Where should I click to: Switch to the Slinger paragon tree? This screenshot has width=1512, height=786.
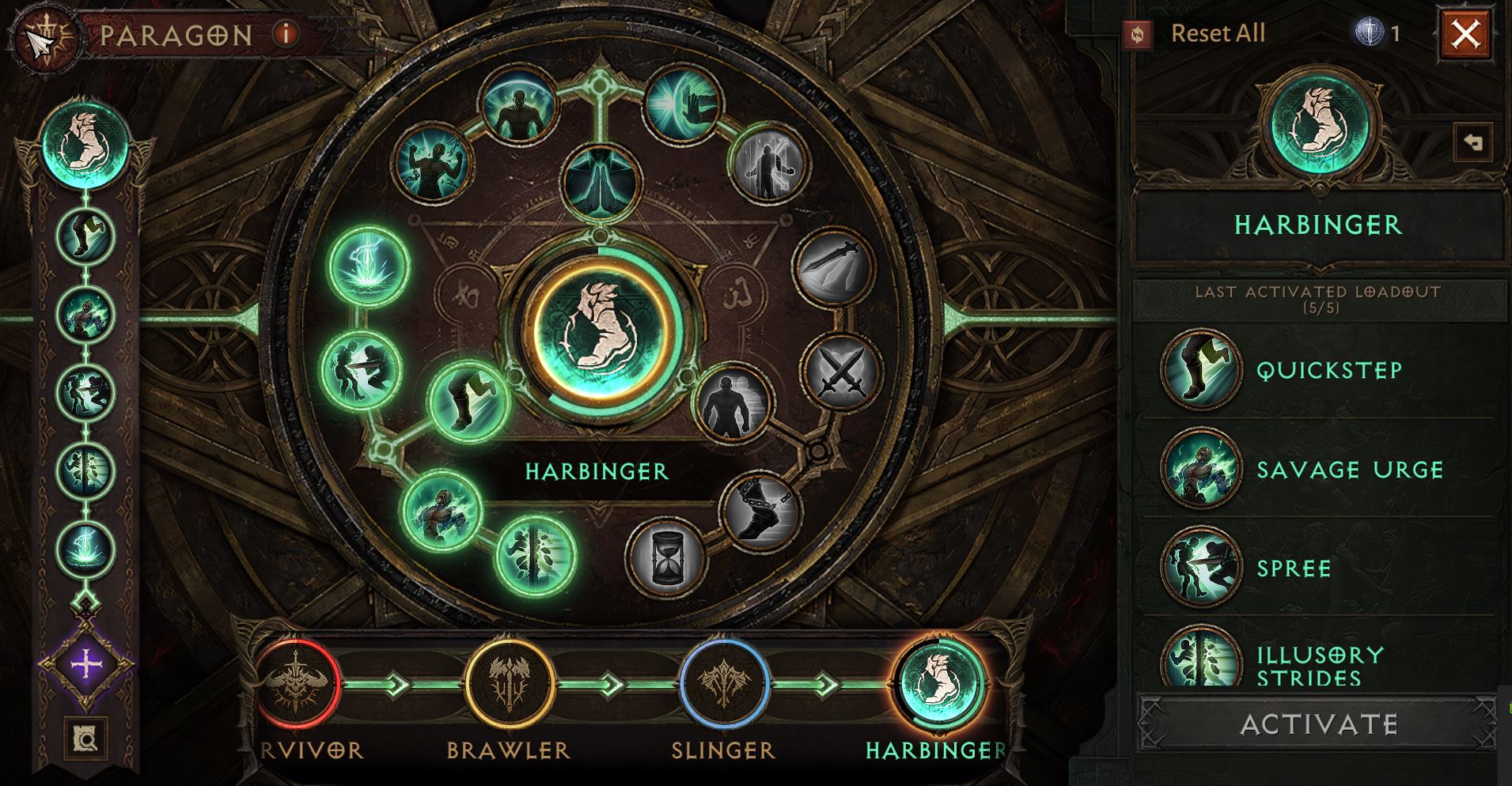(x=724, y=685)
